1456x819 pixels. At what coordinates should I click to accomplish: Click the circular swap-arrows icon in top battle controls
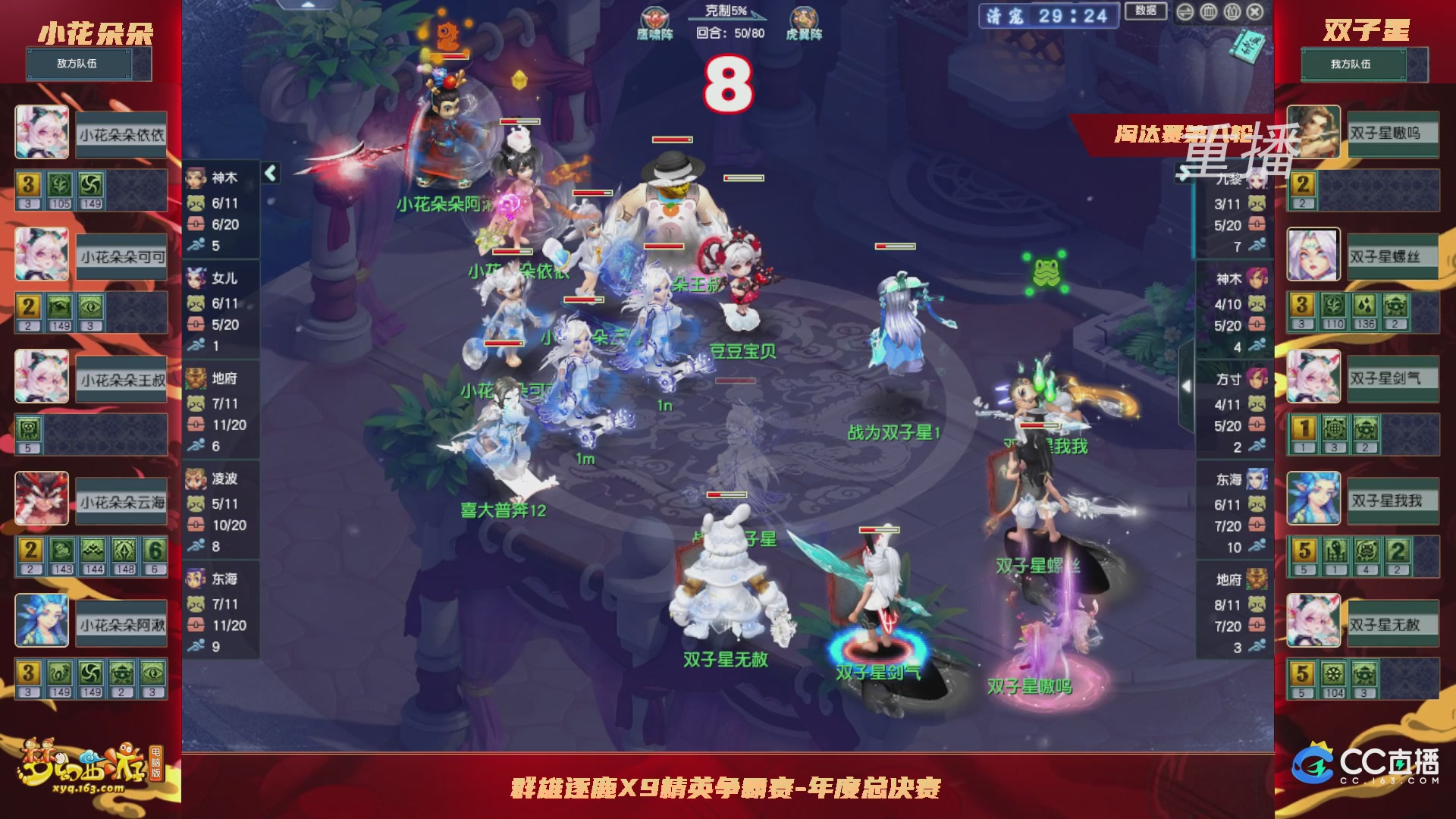(1185, 12)
